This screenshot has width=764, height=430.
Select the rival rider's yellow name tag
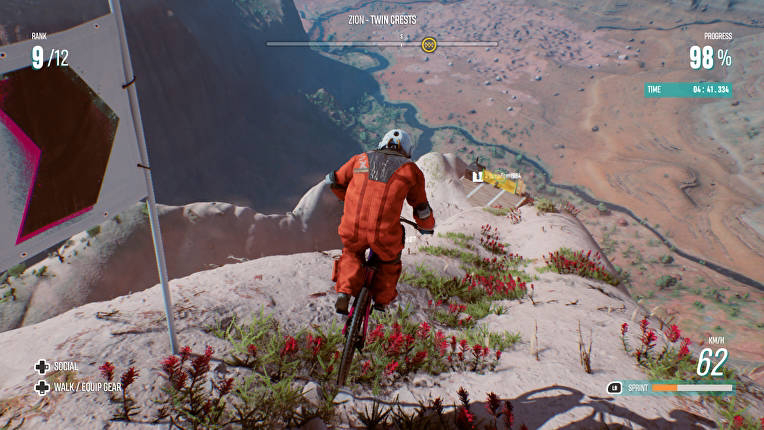click(502, 177)
